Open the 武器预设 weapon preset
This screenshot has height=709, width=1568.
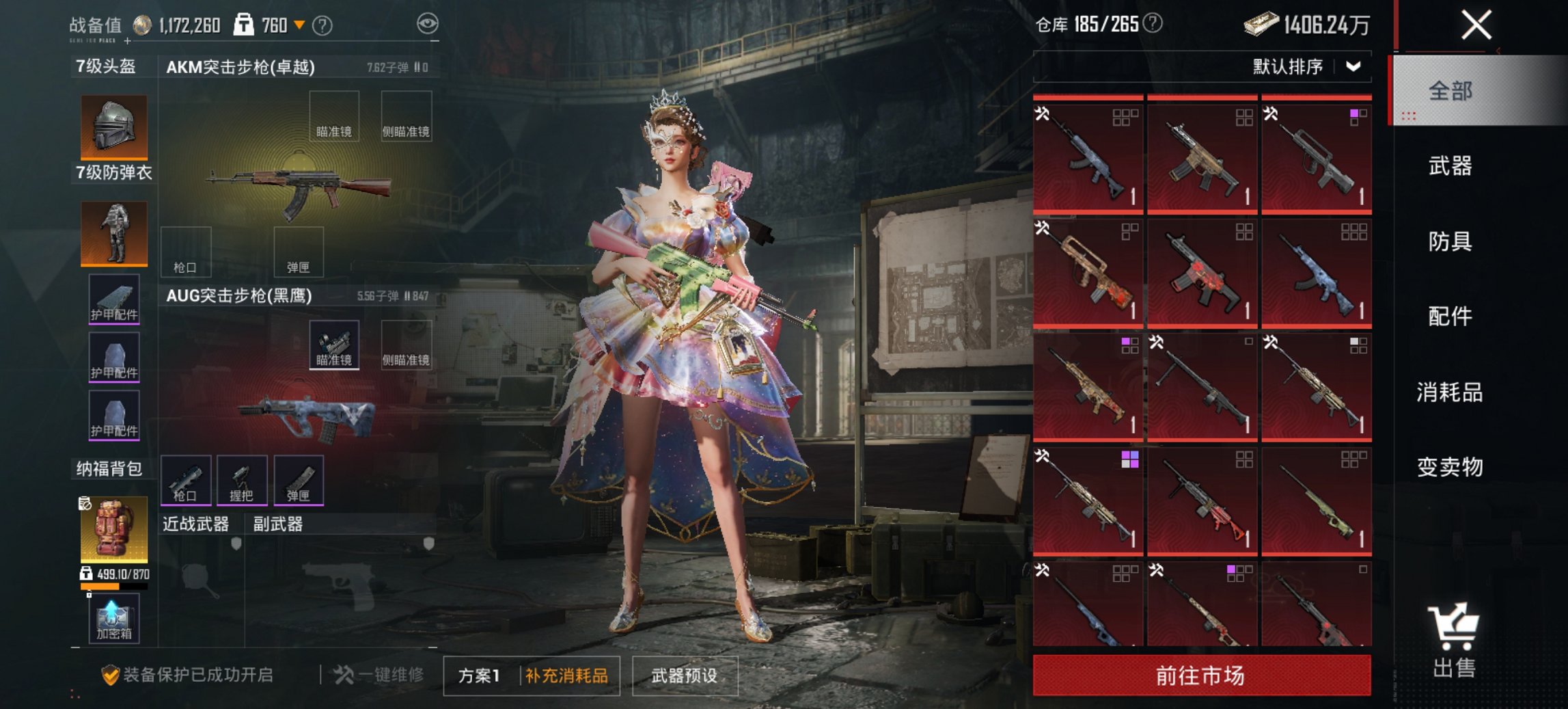(685, 676)
